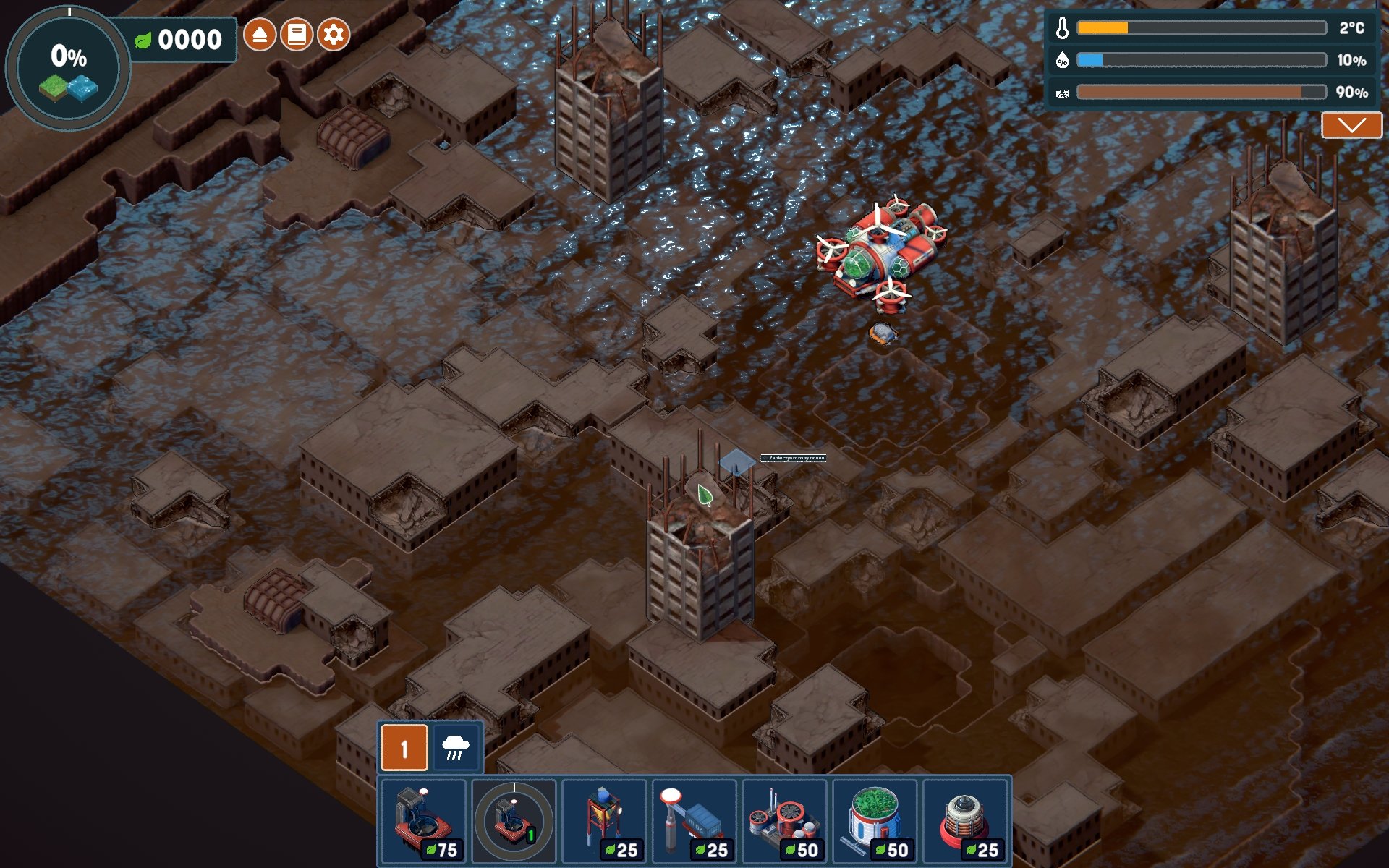The image size is (1389, 868).
Task: Choose the circled building with green 1 badge
Action: 514,820
